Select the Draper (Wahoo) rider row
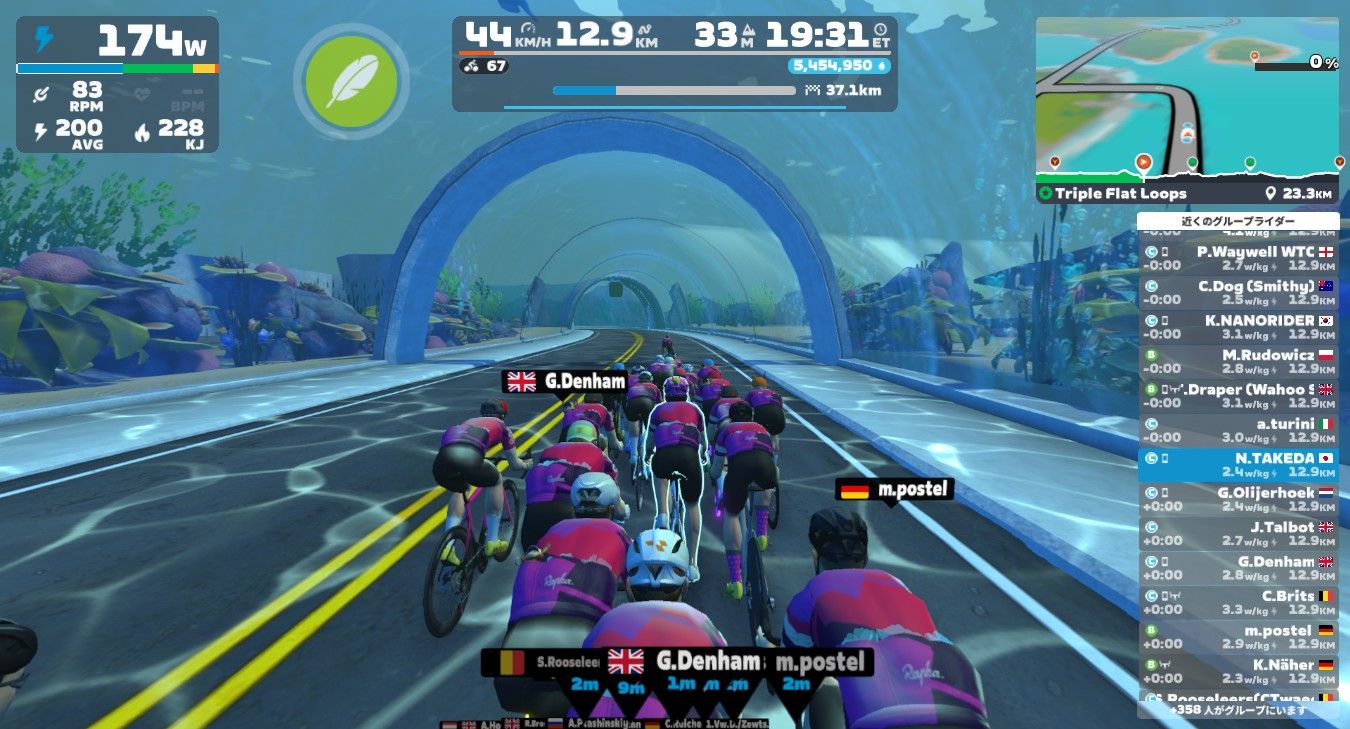Viewport: 1350px width, 729px height. point(1238,395)
